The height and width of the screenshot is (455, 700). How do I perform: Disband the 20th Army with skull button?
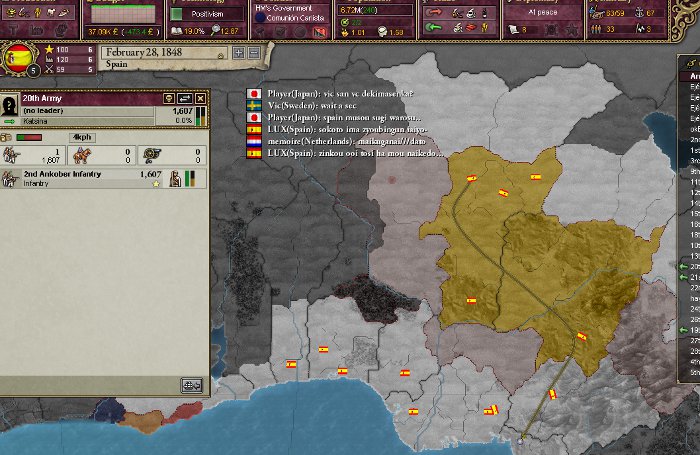point(170,98)
